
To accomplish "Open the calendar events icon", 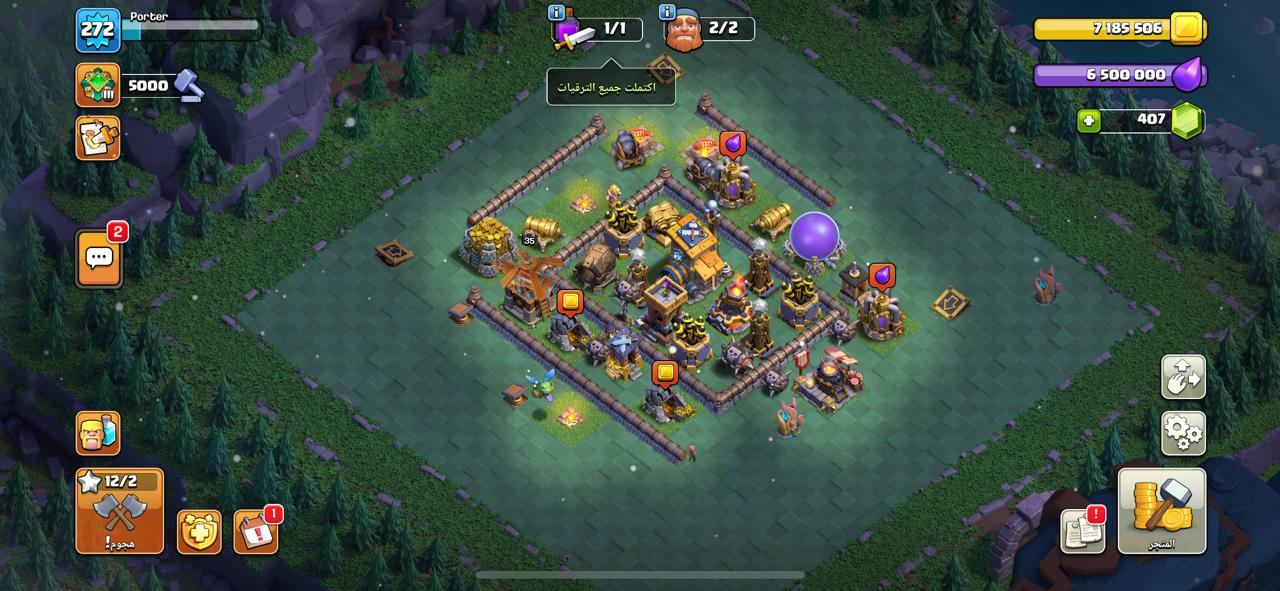I will coord(256,531).
